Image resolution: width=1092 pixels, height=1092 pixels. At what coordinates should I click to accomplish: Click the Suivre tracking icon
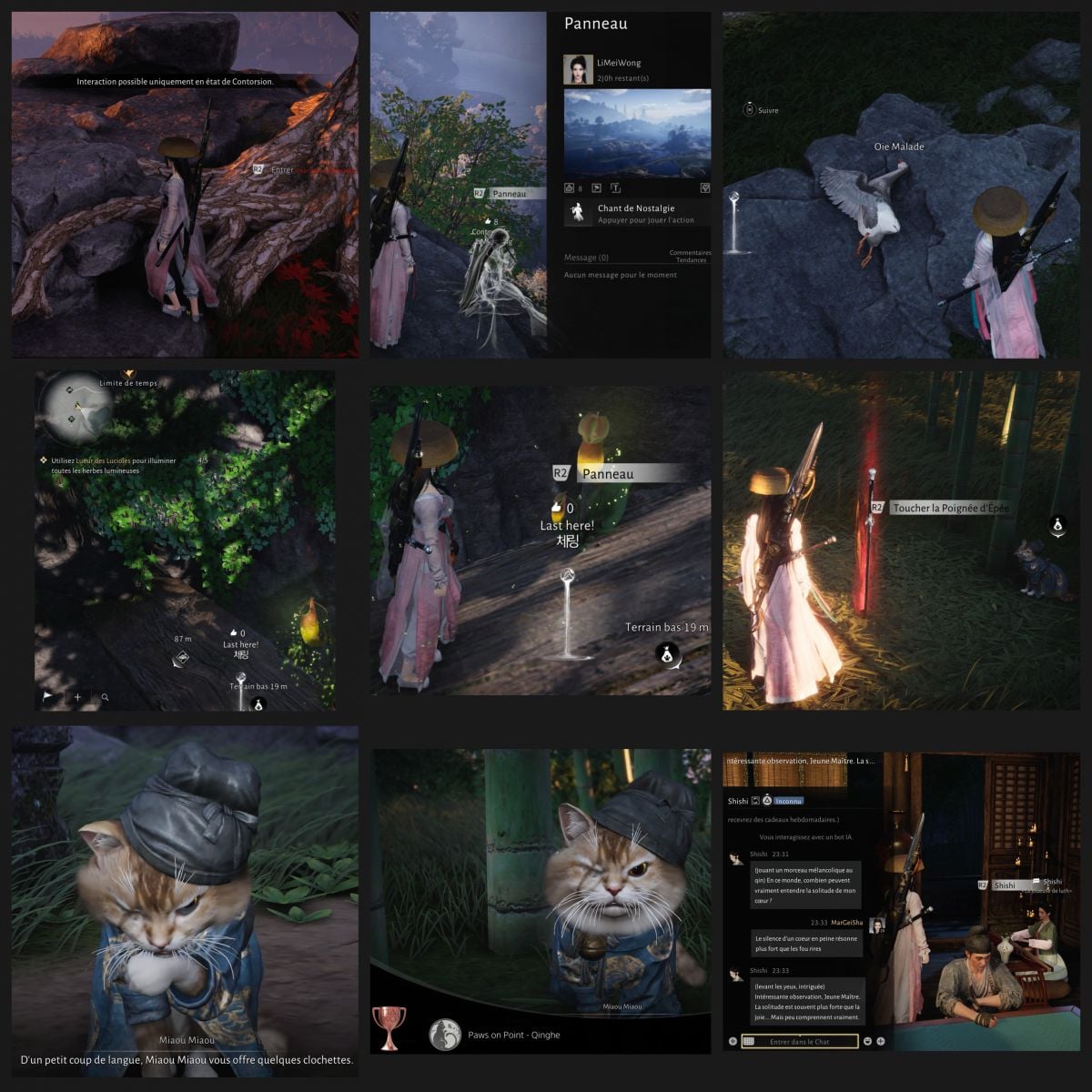(749, 110)
